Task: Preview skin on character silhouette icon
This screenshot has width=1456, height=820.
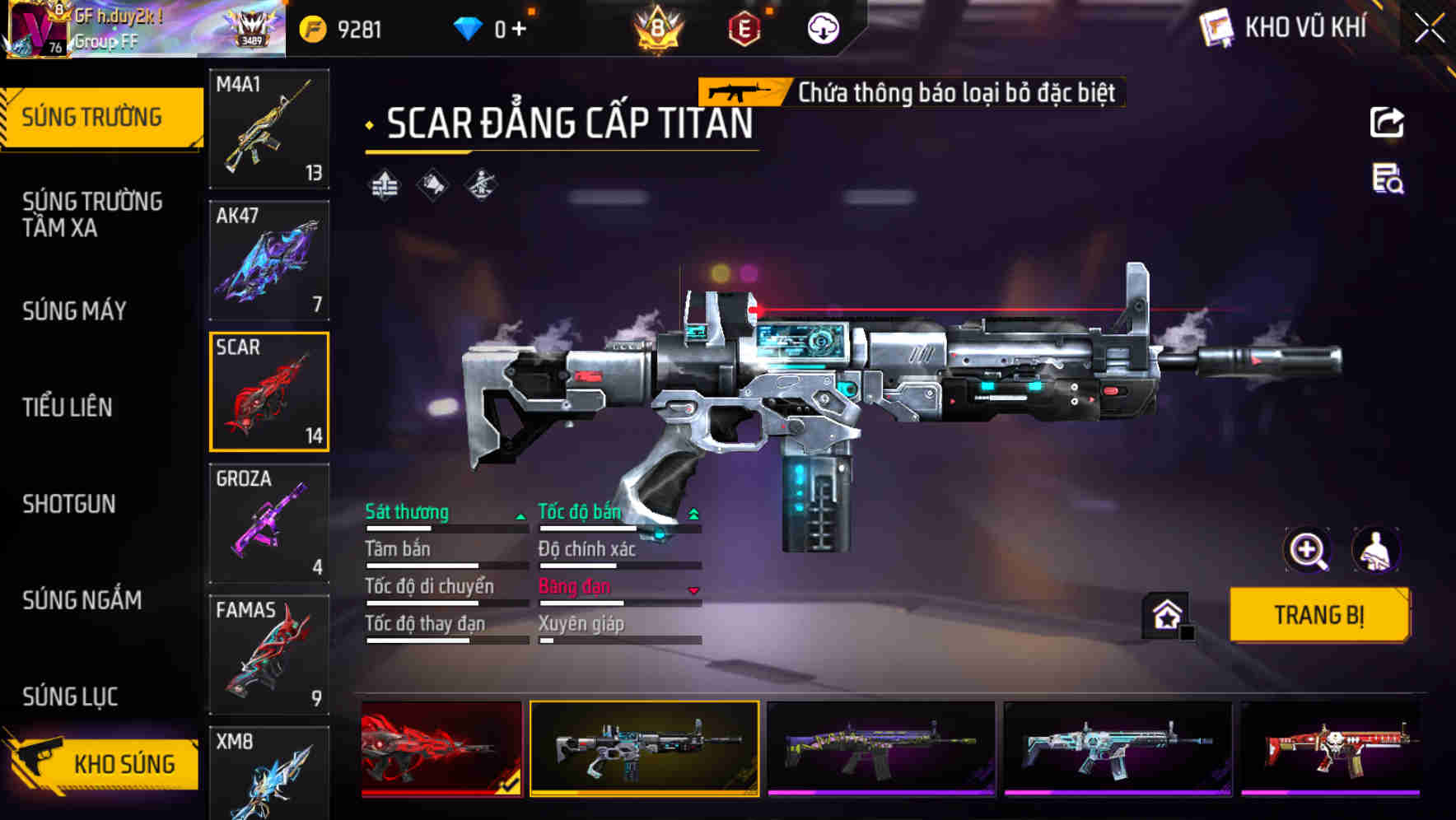Action: (x=1375, y=550)
